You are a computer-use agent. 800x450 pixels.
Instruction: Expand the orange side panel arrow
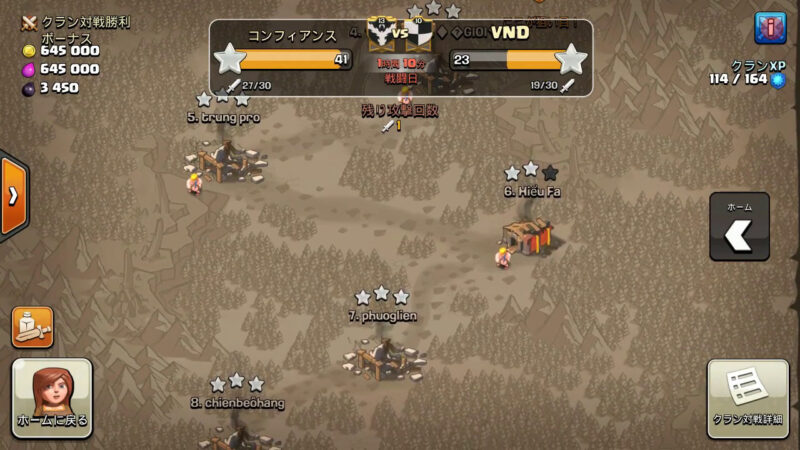pos(13,196)
